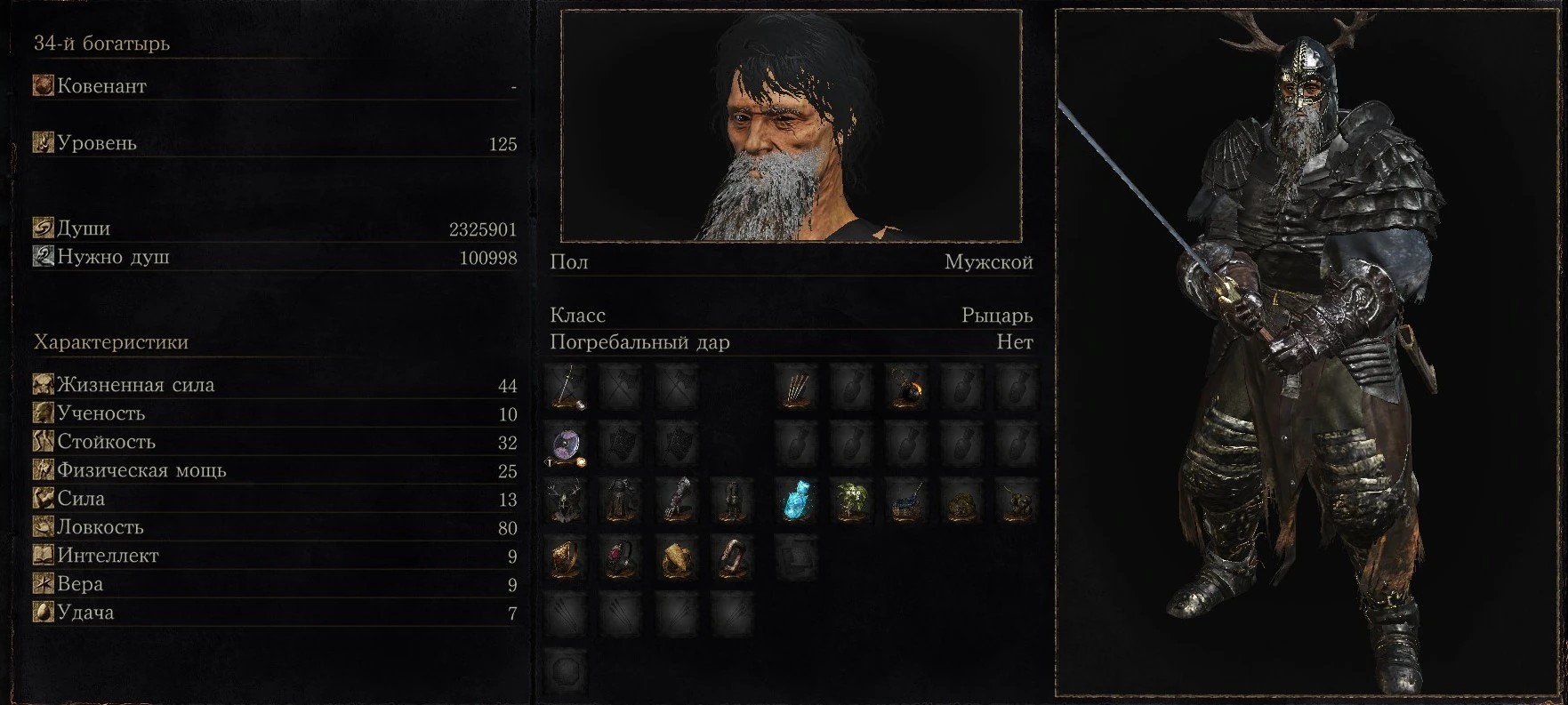Highlight the Ковенант row

pos(274,86)
